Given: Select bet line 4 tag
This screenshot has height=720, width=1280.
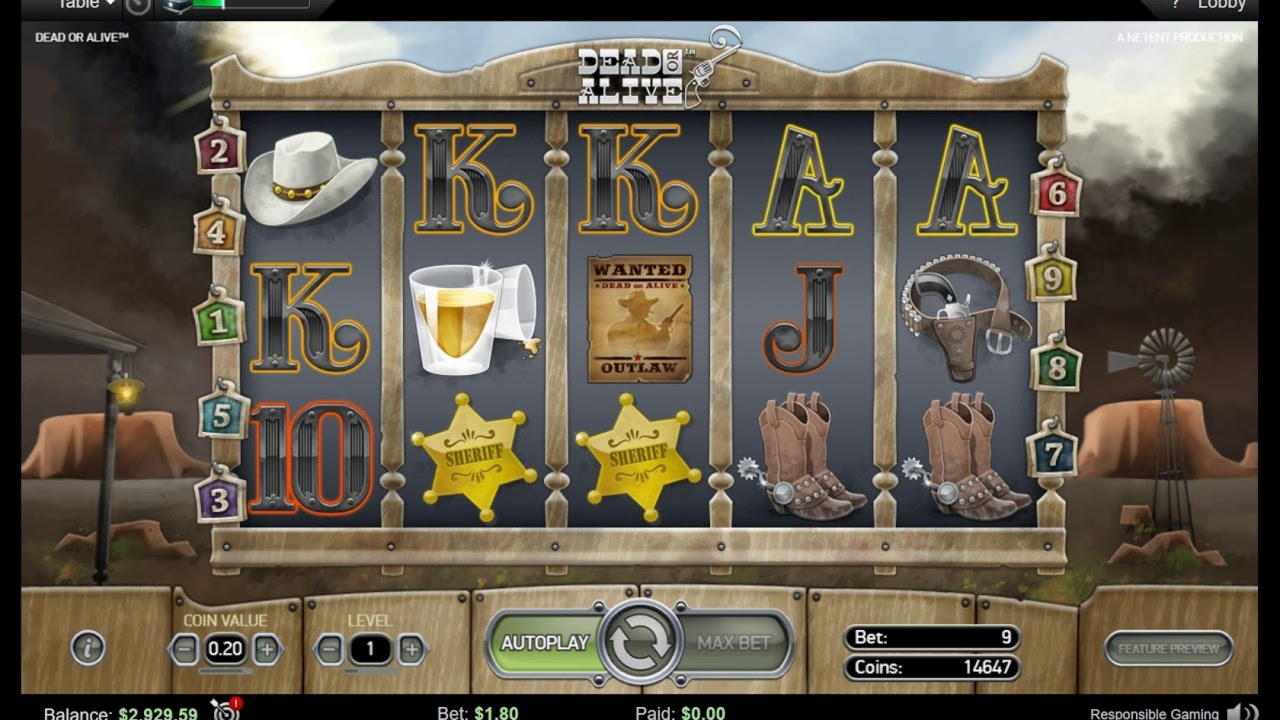Looking at the screenshot, I should pyautogui.click(x=217, y=232).
